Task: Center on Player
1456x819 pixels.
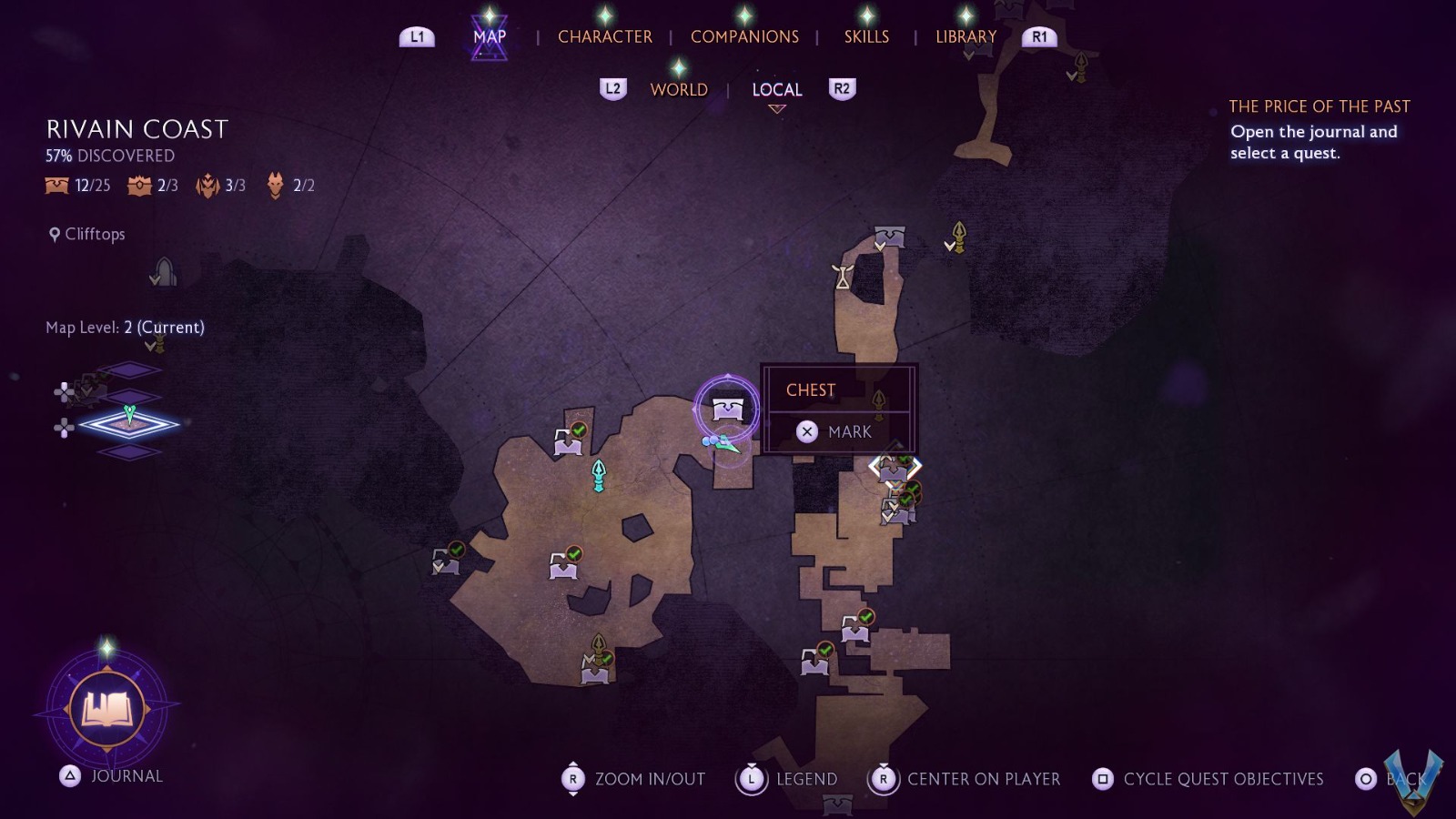Action: click(966, 779)
